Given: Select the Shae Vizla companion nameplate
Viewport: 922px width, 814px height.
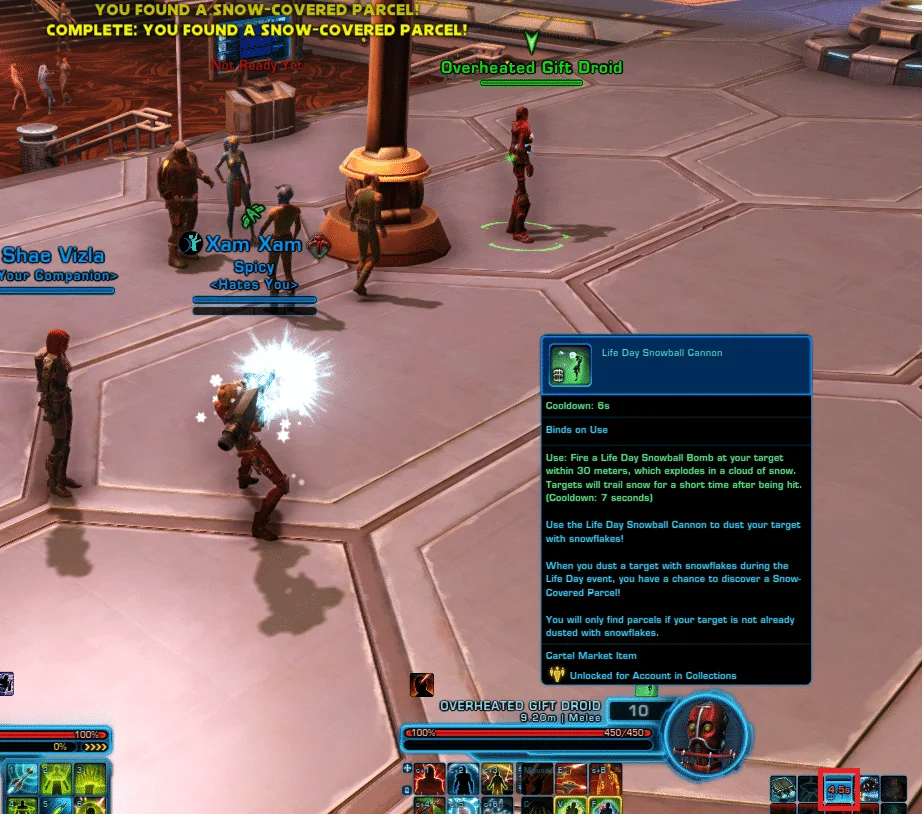Looking at the screenshot, I should coord(53,256).
